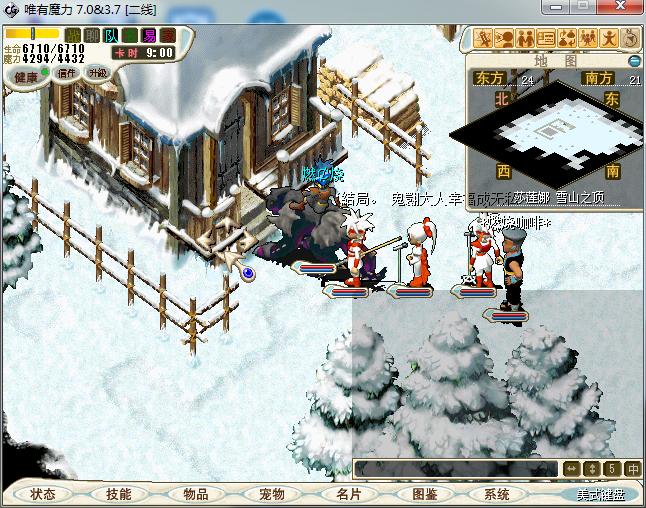Viewport: 646px width, 508px height.
Task: Open the 系统 system menu
Action: point(497,494)
